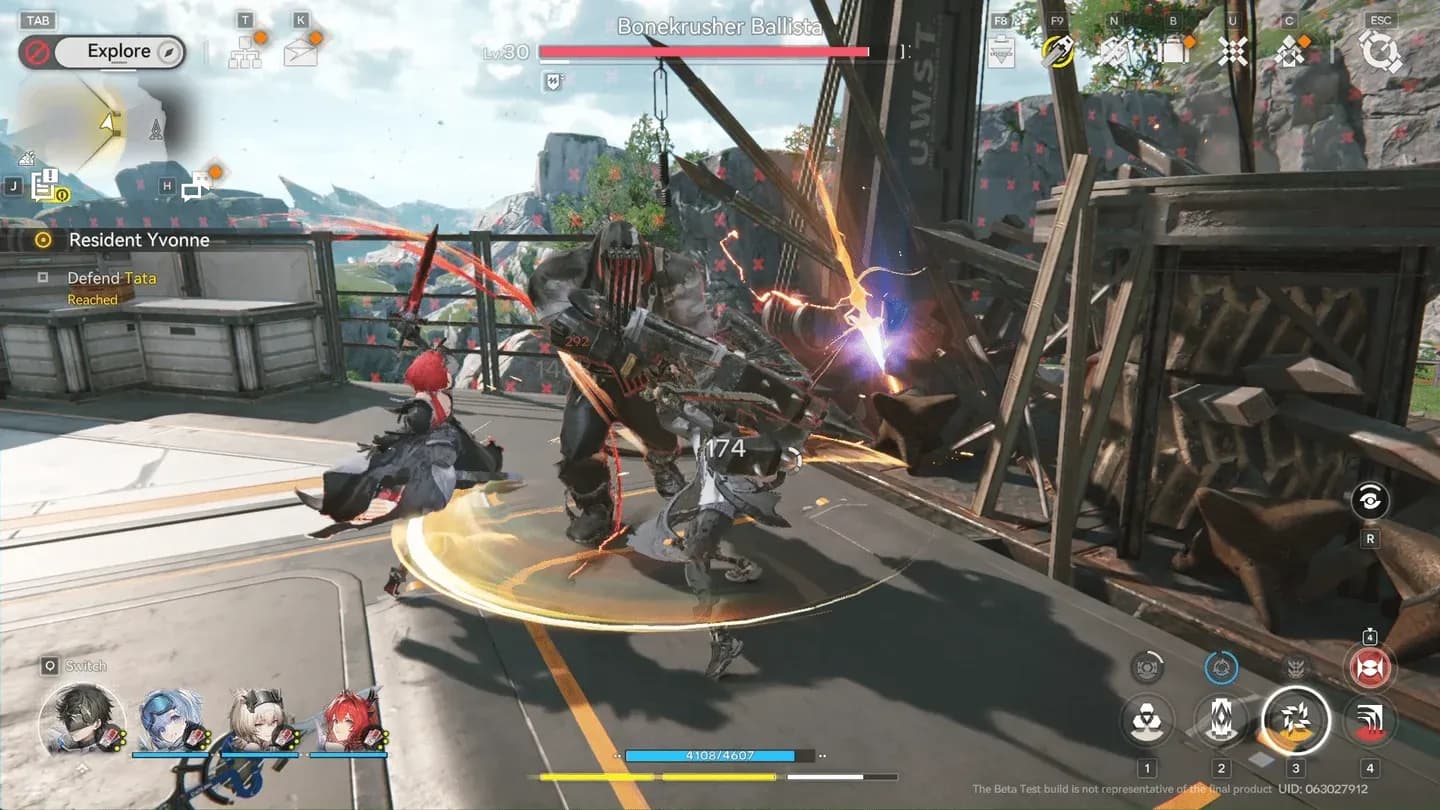Open the squad formation panel (T shortcut)
This screenshot has height=810, width=1440.
(x=246, y=50)
